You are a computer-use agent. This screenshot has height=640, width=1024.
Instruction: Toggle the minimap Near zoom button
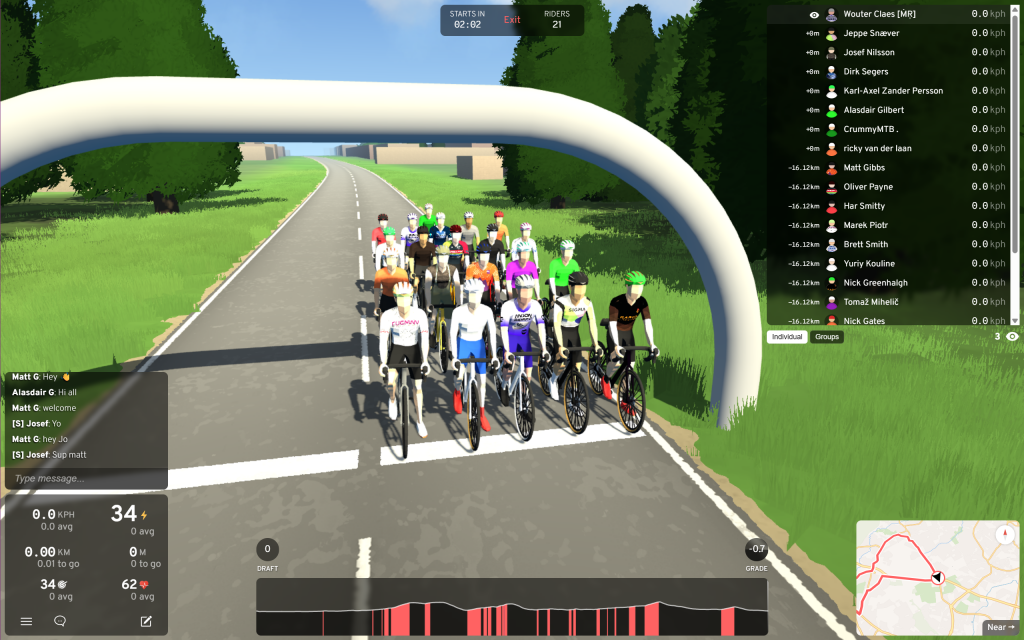point(1000,627)
